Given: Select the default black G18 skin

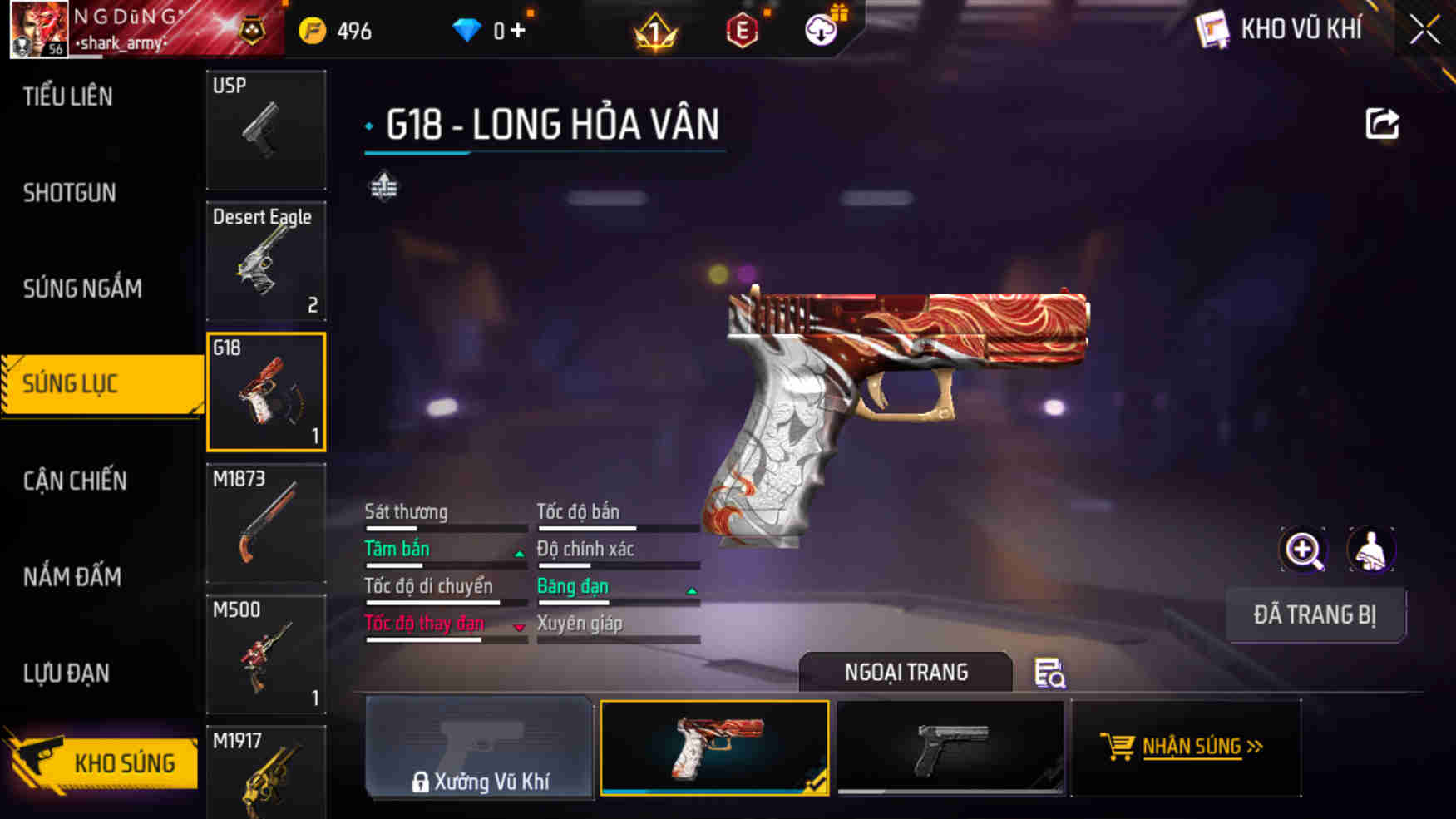Looking at the screenshot, I should (x=950, y=747).
